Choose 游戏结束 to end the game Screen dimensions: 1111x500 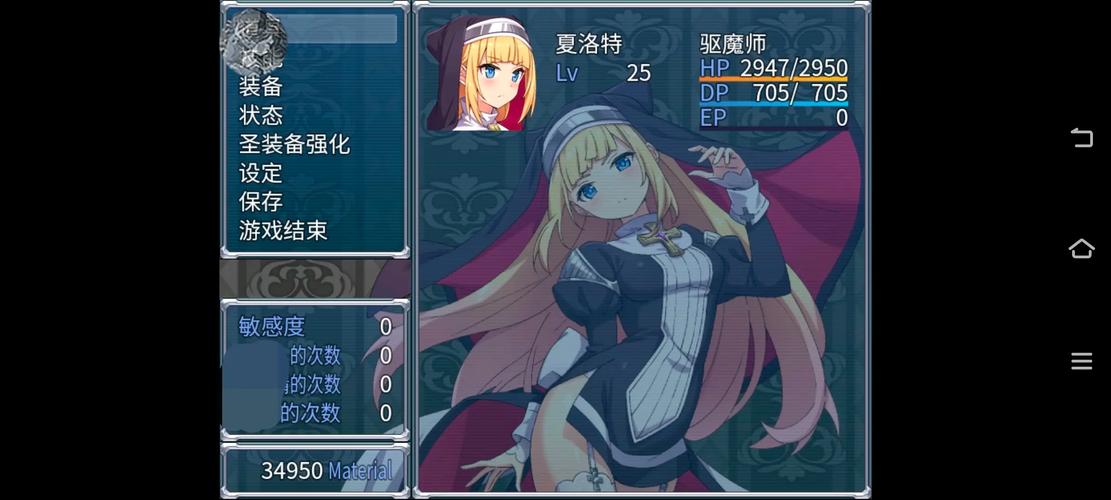[283, 231]
